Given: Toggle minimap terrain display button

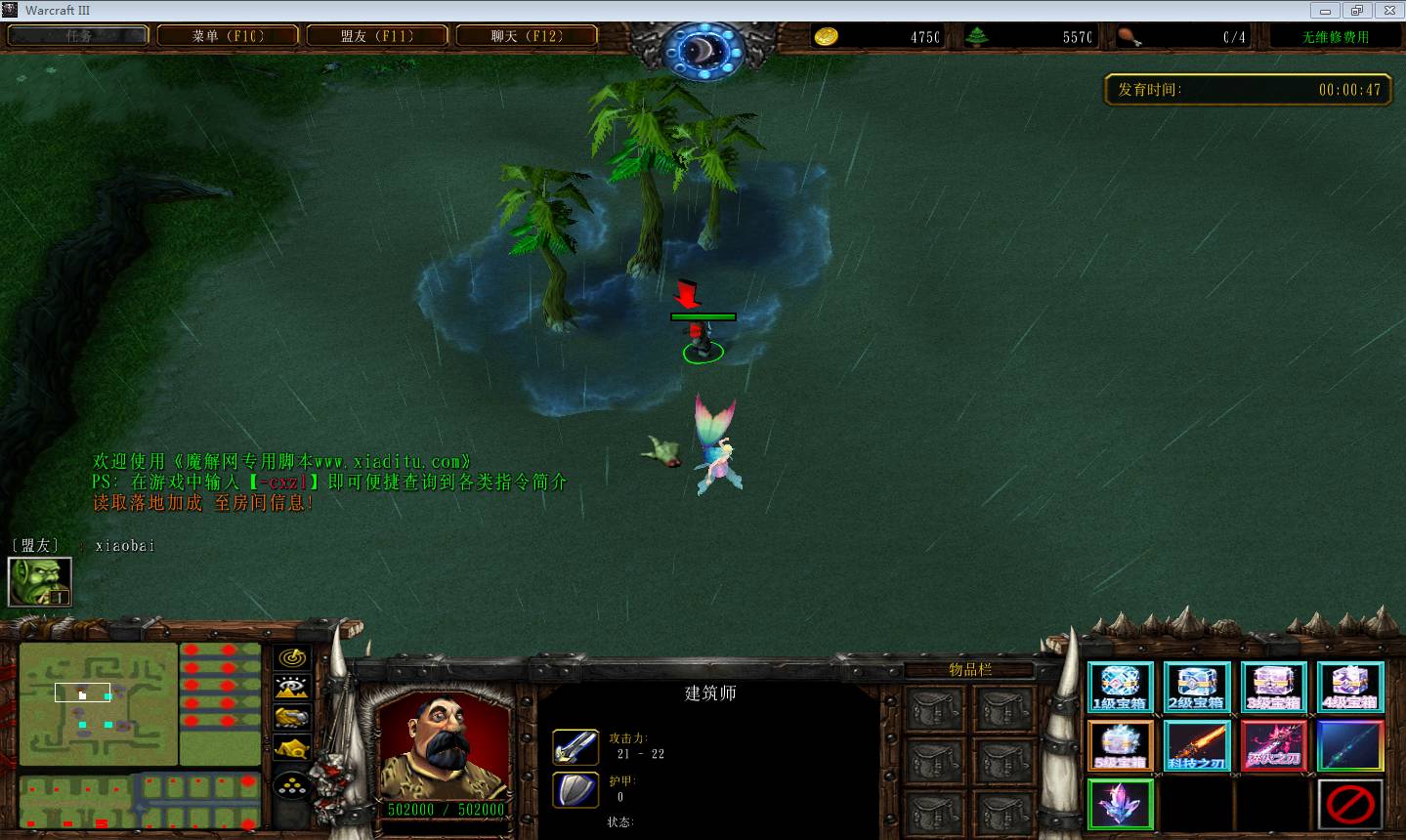Looking at the screenshot, I should click(292, 687).
